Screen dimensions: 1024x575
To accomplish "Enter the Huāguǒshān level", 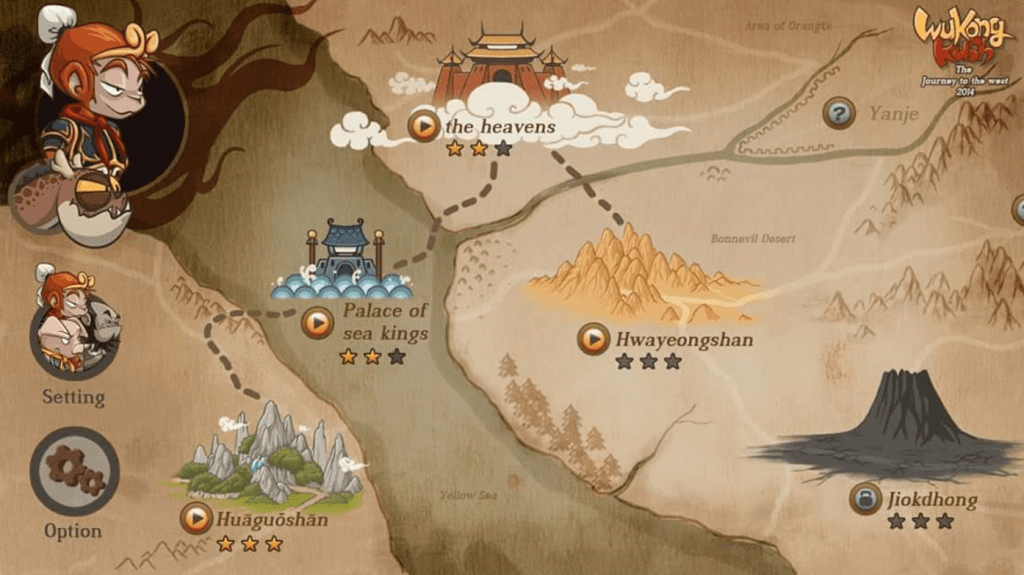I will 197,518.
